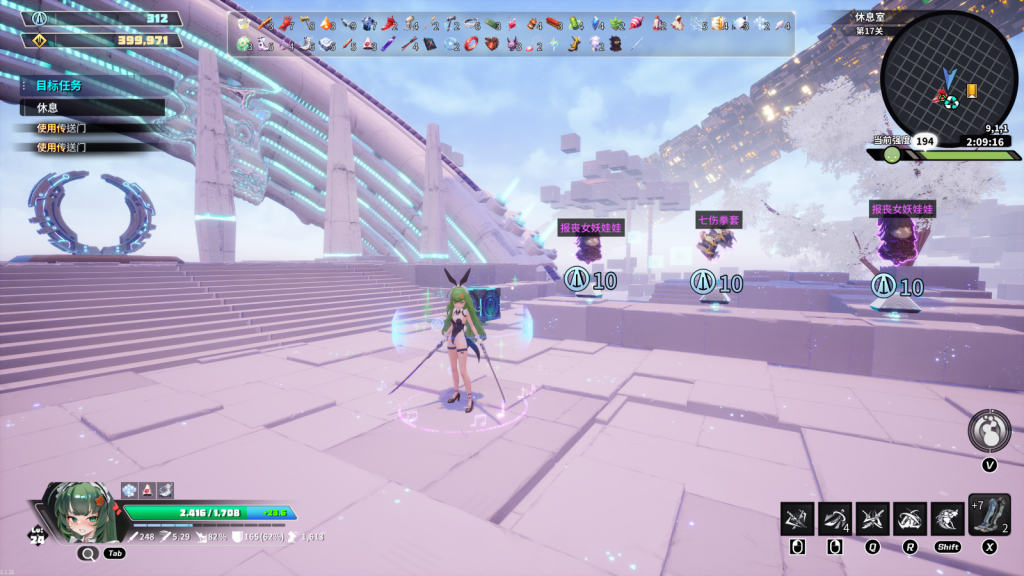Click the gourd flask icon above V

click(989, 431)
